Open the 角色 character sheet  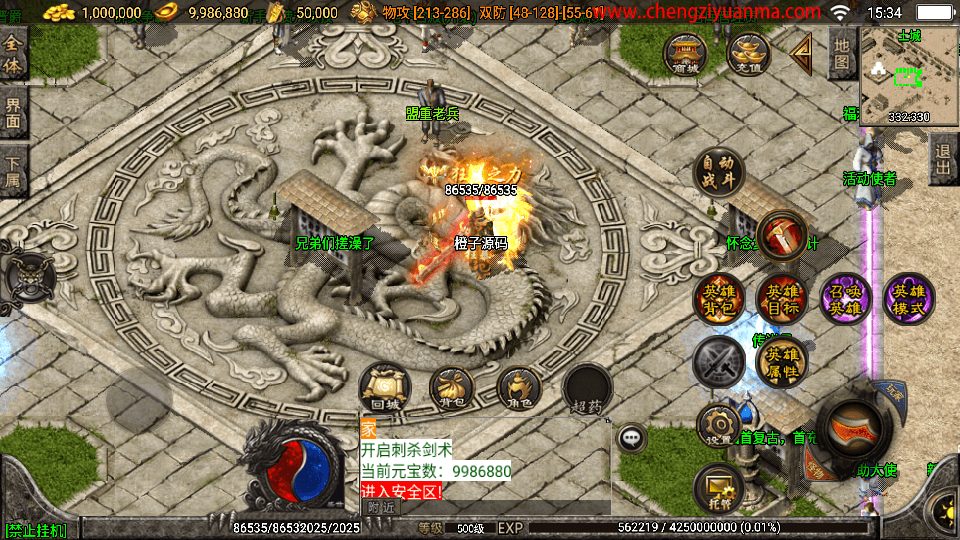(518, 389)
